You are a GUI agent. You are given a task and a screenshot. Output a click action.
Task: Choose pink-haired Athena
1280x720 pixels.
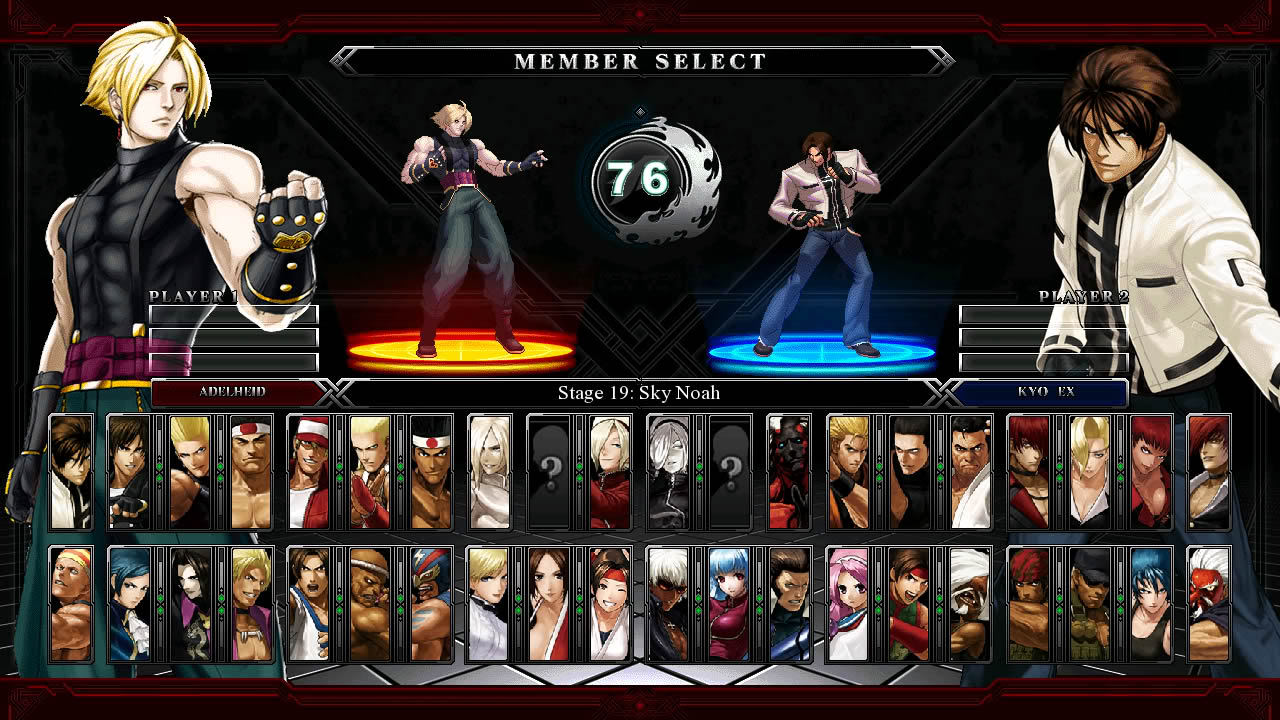click(x=849, y=604)
